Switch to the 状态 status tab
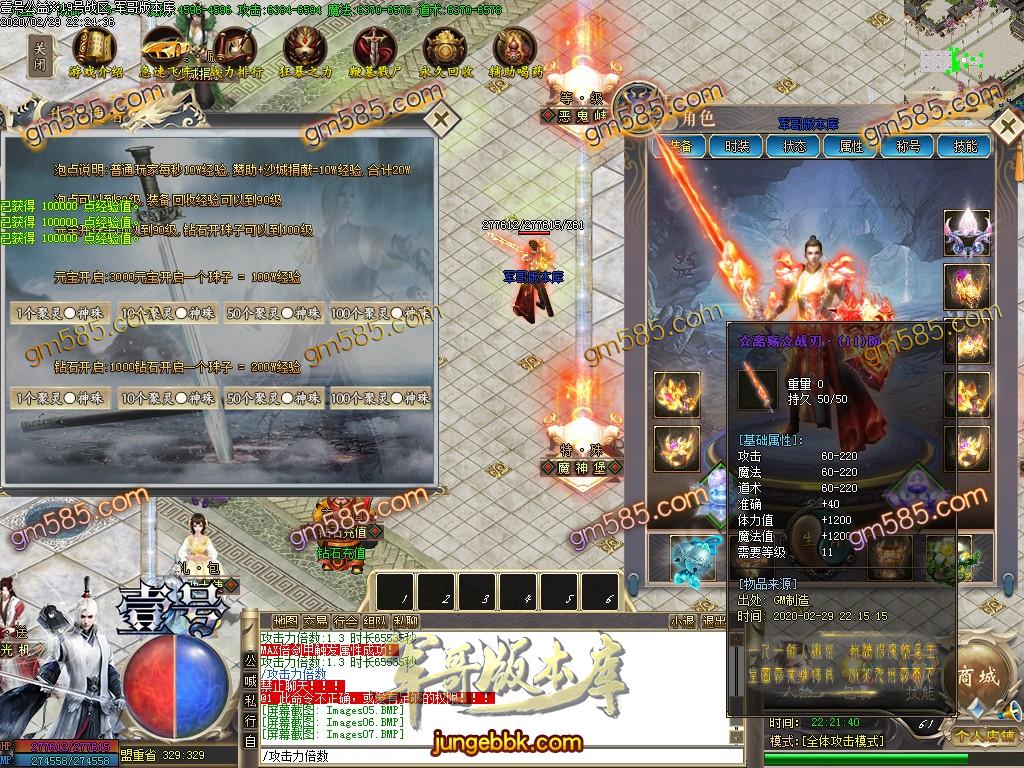 point(794,146)
